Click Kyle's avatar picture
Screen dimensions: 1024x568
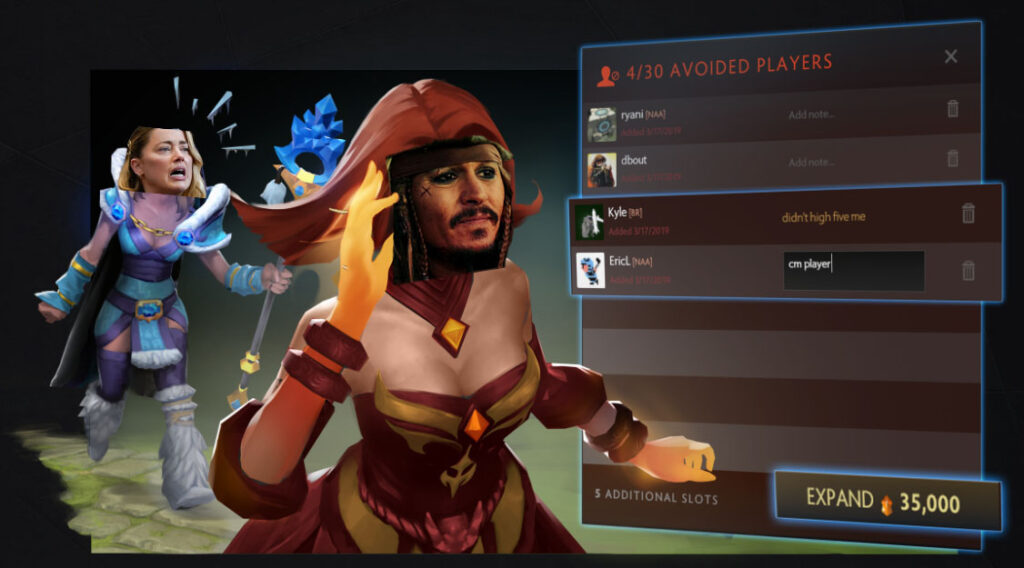[590, 221]
